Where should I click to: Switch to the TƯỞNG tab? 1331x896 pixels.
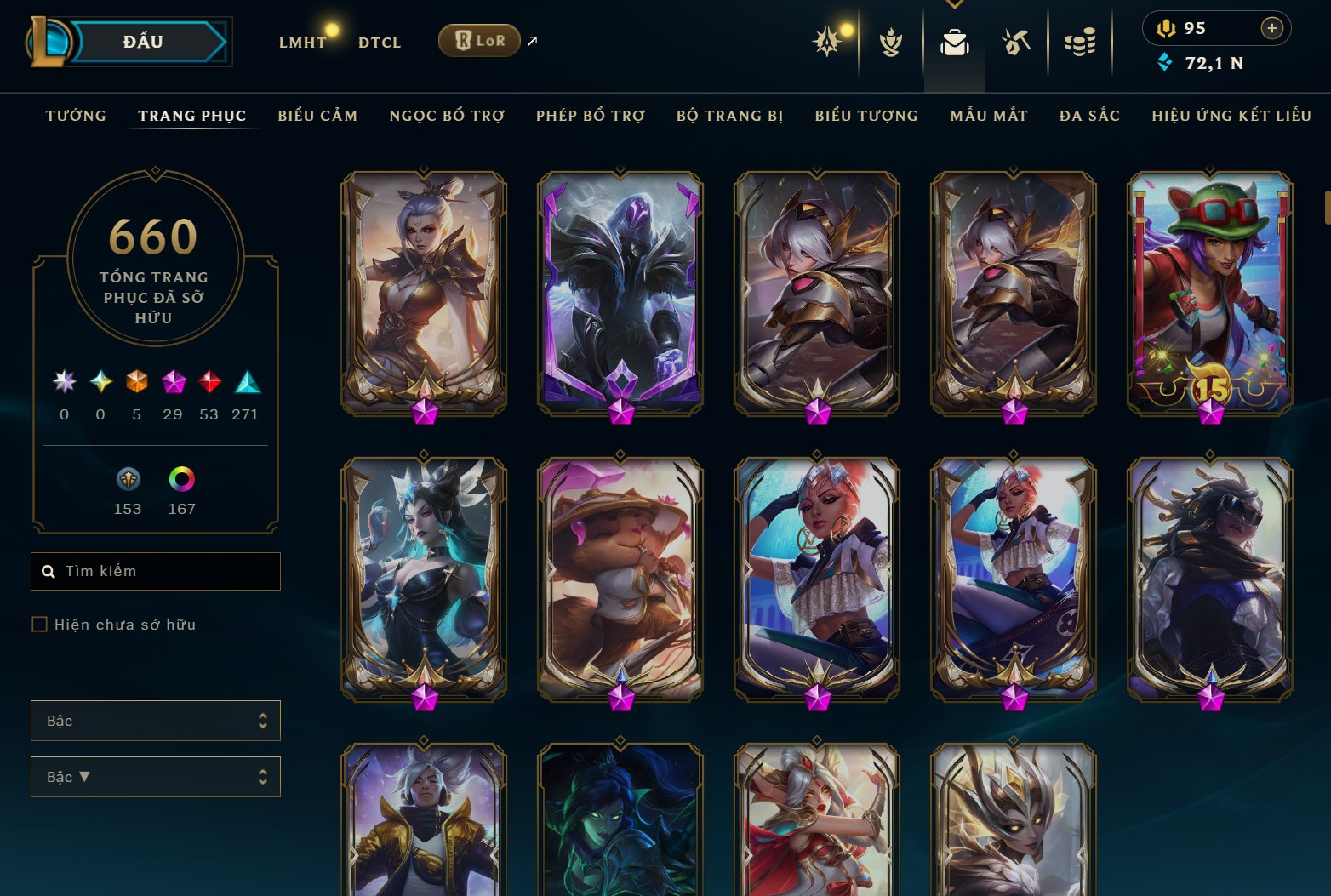click(76, 116)
